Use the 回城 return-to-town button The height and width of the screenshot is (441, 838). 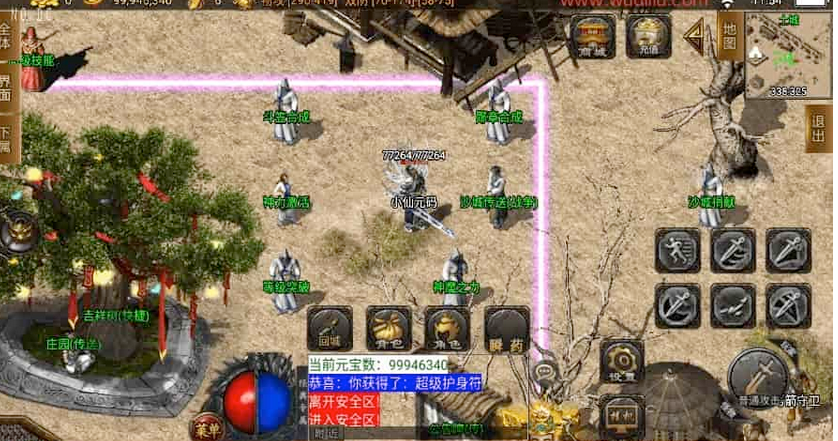tap(329, 327)
